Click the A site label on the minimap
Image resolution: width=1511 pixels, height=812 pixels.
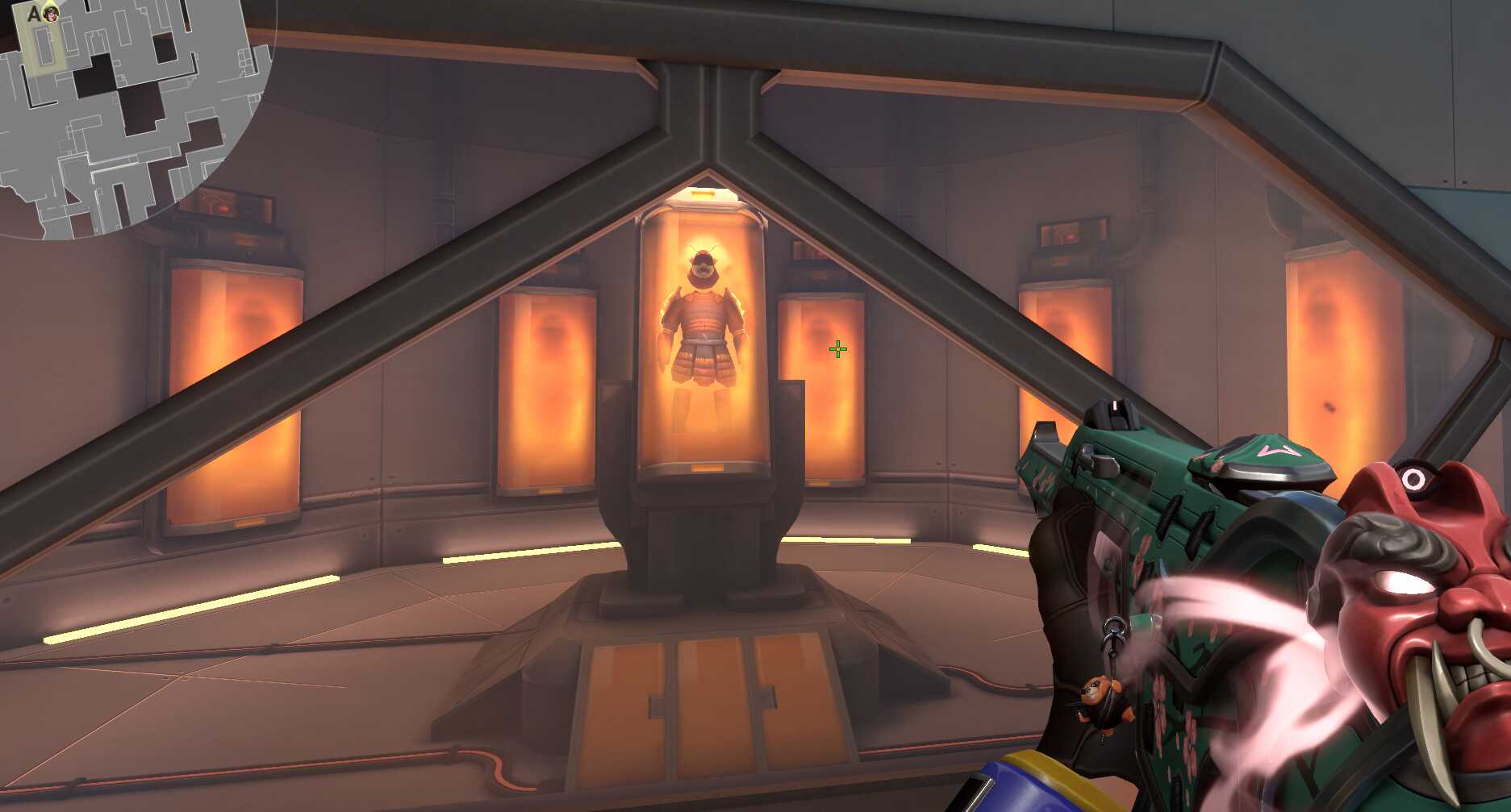click(x=33, y=14)
